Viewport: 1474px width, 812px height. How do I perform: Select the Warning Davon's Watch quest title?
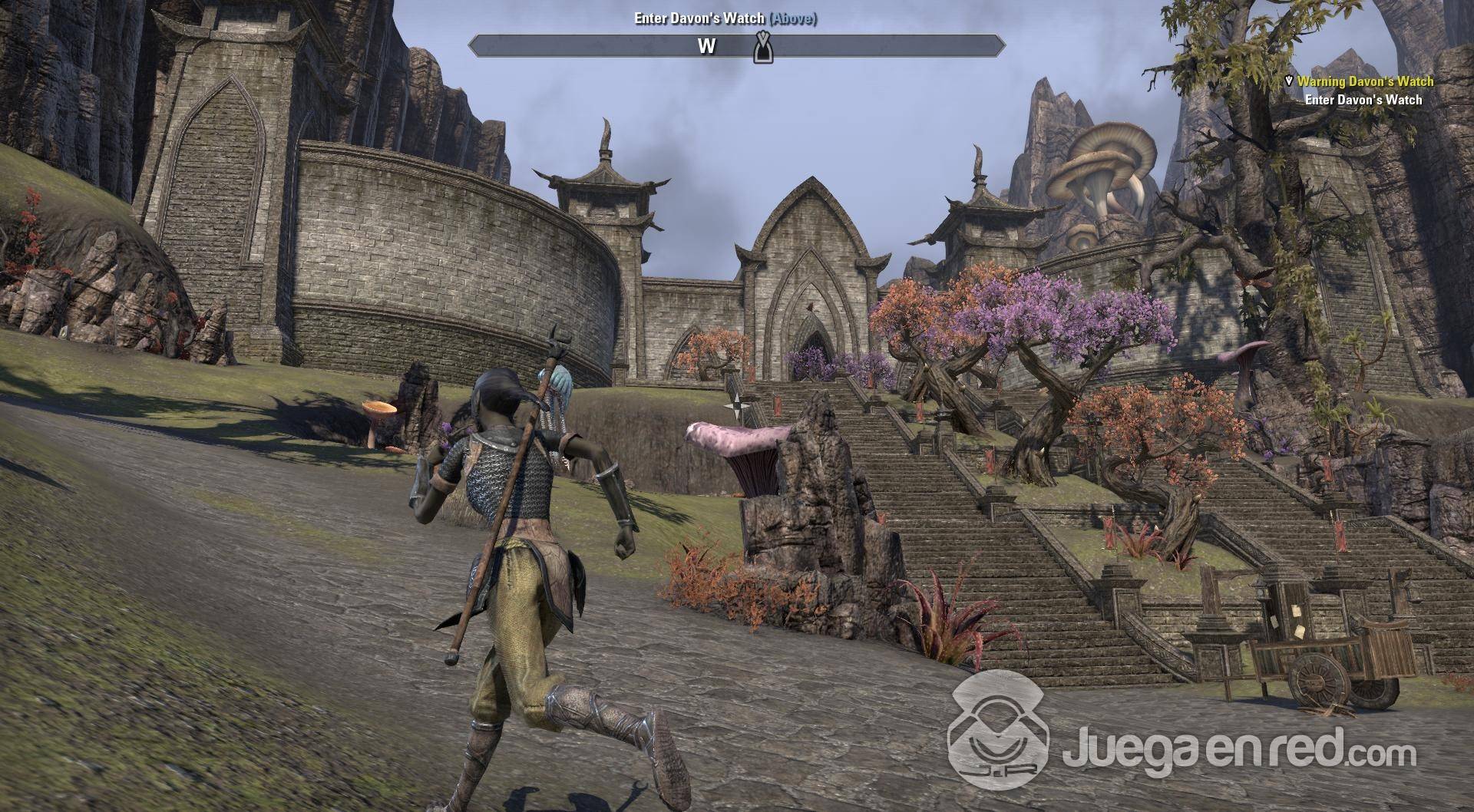click(x=1365, y=81)
